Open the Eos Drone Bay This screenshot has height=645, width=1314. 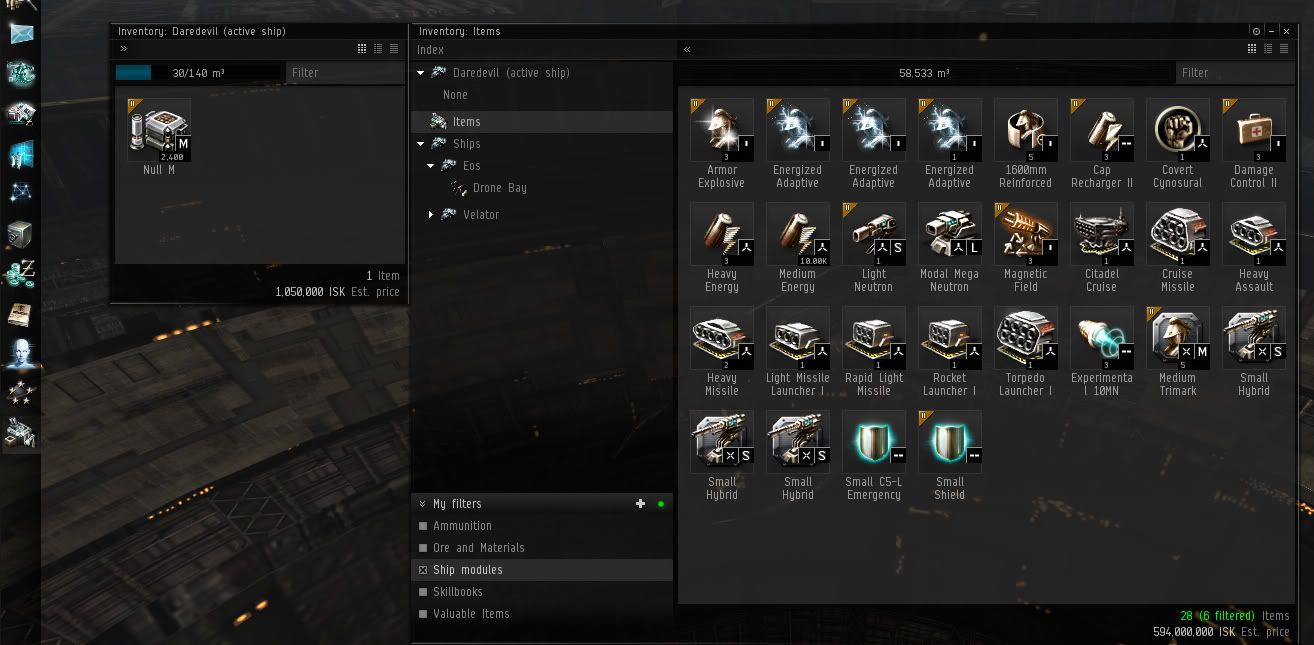coord(499,188)
